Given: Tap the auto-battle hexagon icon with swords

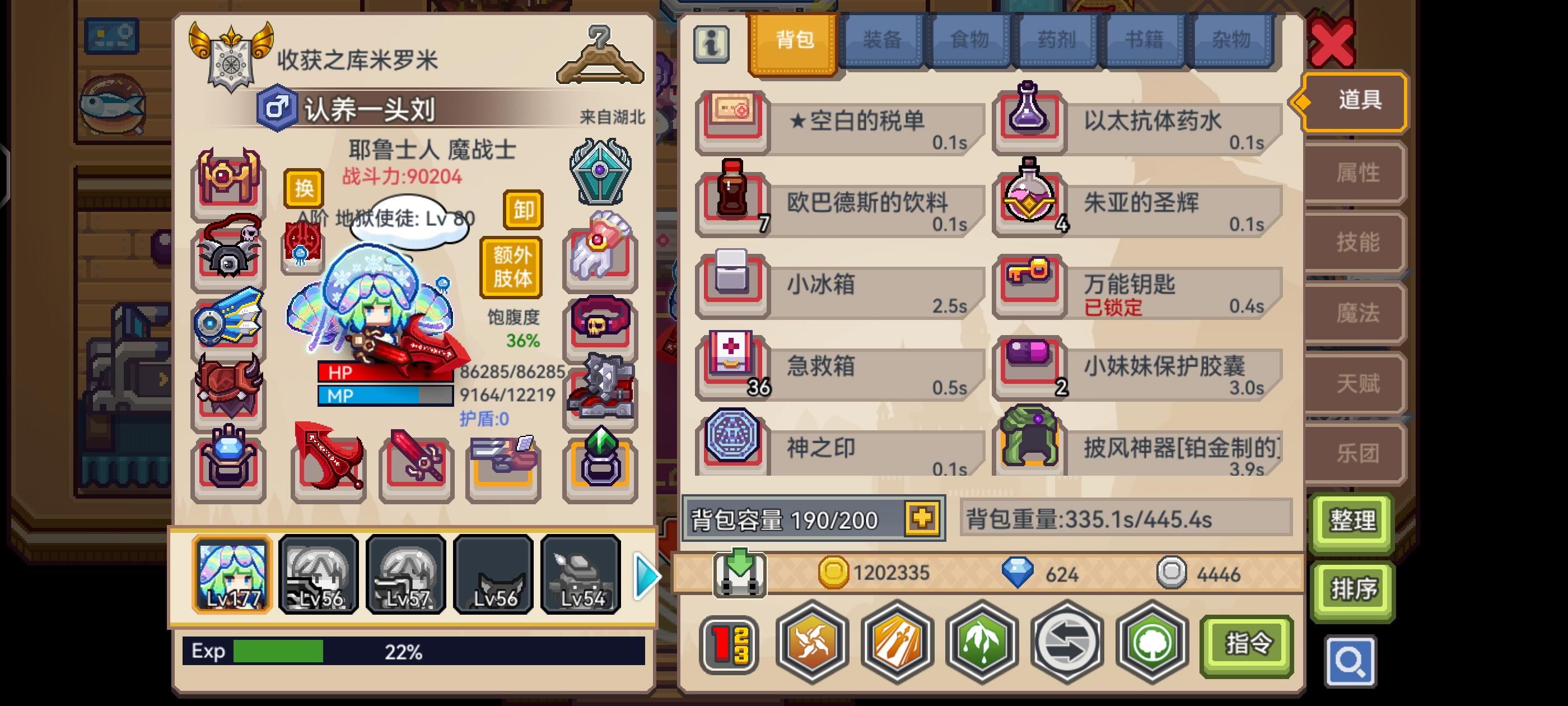Looking at the screenshot, I should point(898,644).
